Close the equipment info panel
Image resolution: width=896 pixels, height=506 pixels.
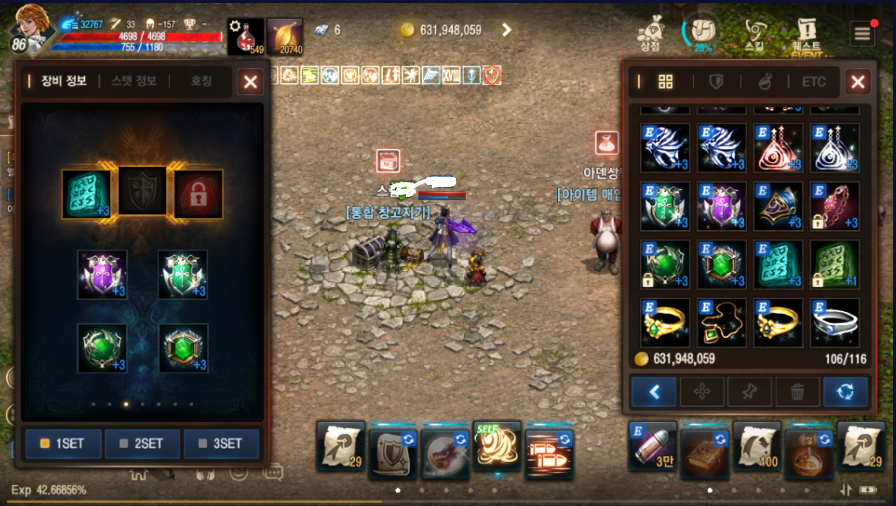click(250, 82)
